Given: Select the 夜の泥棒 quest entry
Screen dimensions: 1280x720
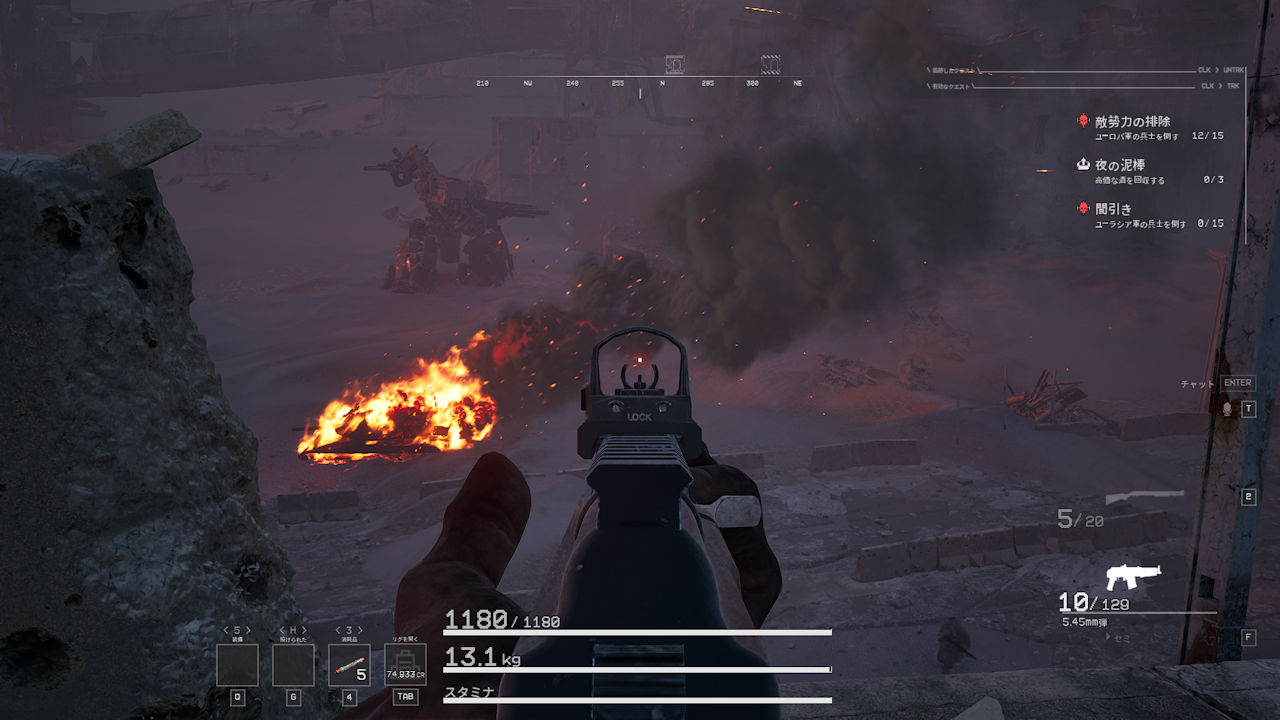Looking at the screenshot, I should point(1120,165).
